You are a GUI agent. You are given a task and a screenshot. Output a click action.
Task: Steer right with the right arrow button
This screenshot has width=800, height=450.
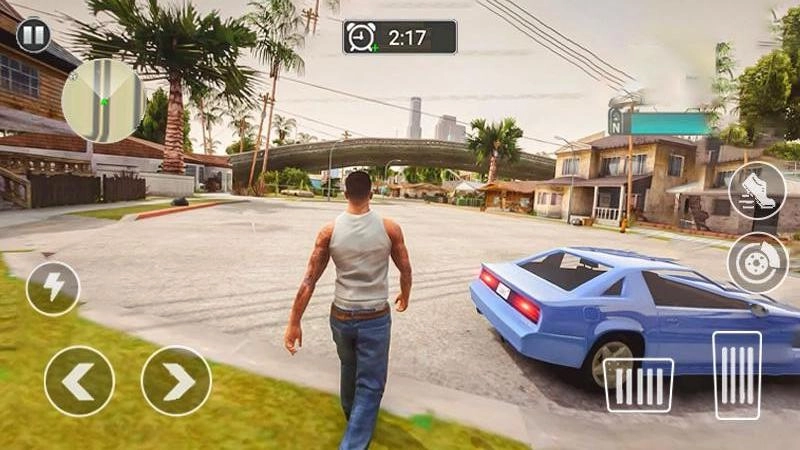pos(176,381)
